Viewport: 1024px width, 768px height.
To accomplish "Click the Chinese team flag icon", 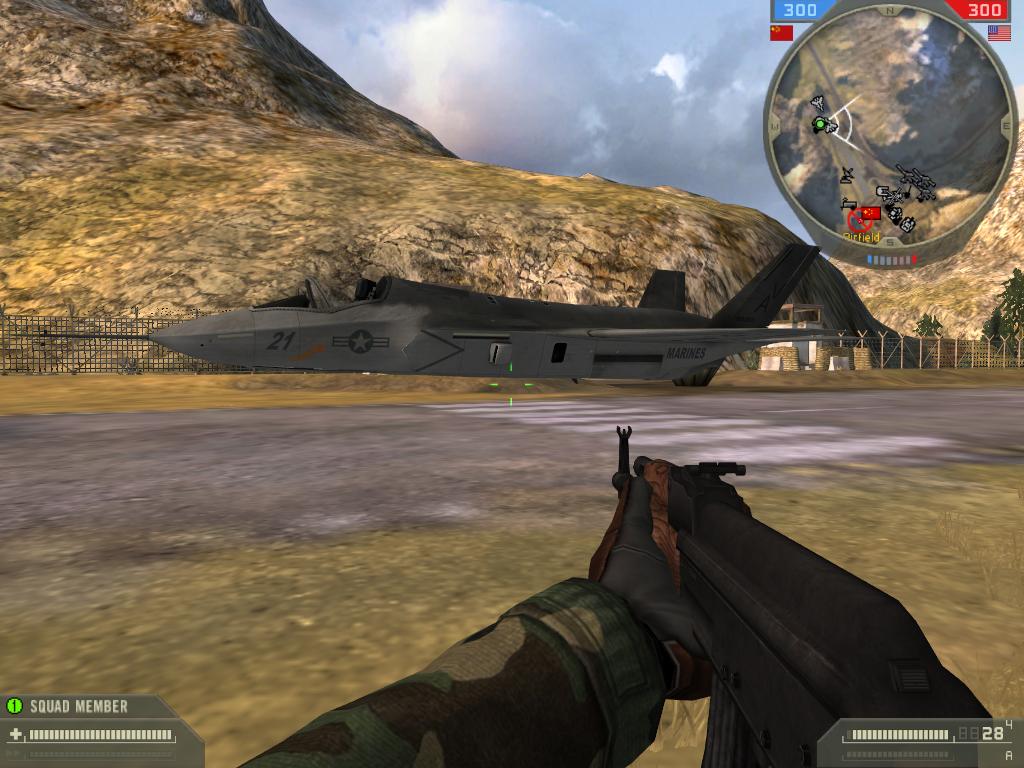I will click(x=781, y=32).
